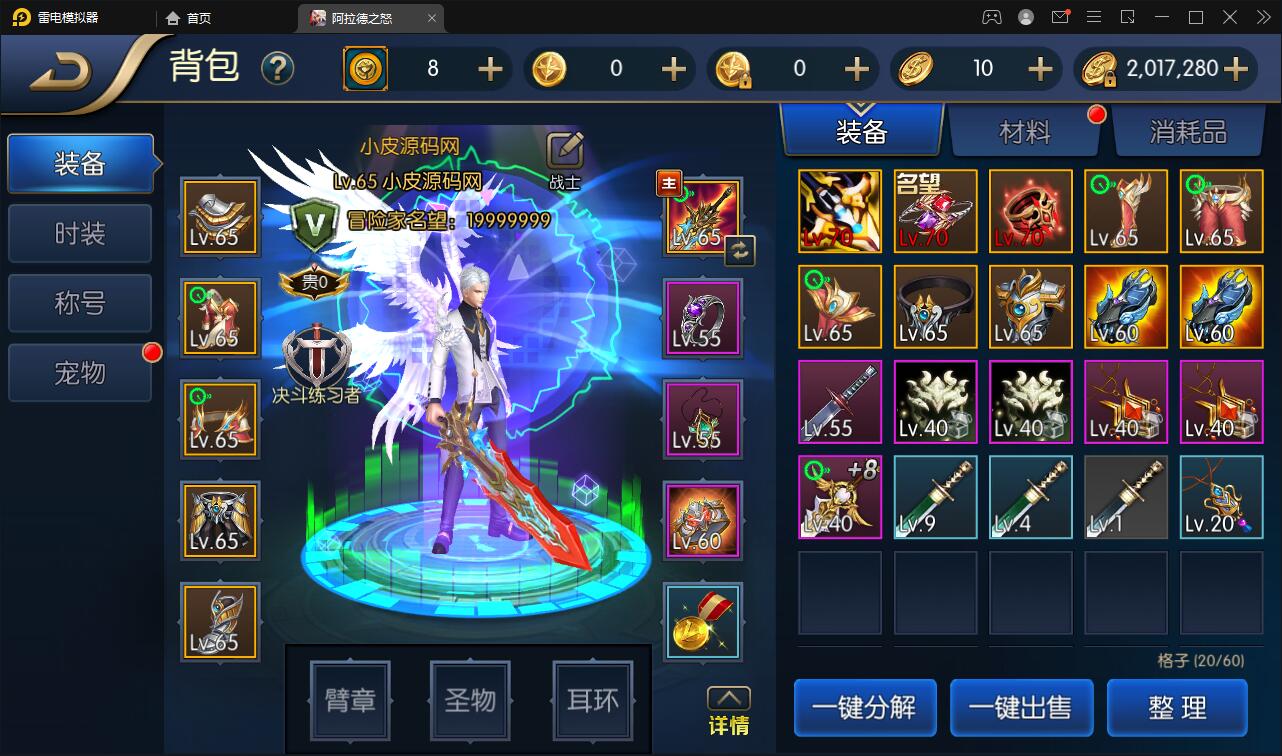
Task: Open the mail icon with red dot in title bar
Action: (1061, 17)
